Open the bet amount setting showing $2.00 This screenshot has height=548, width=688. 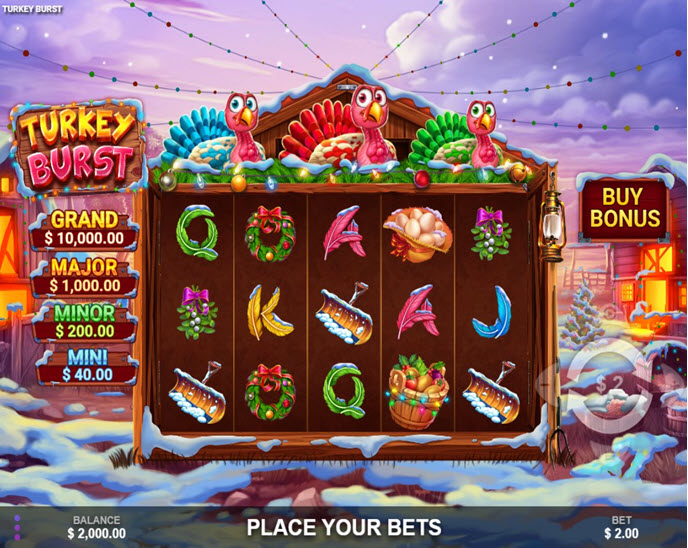622,527
